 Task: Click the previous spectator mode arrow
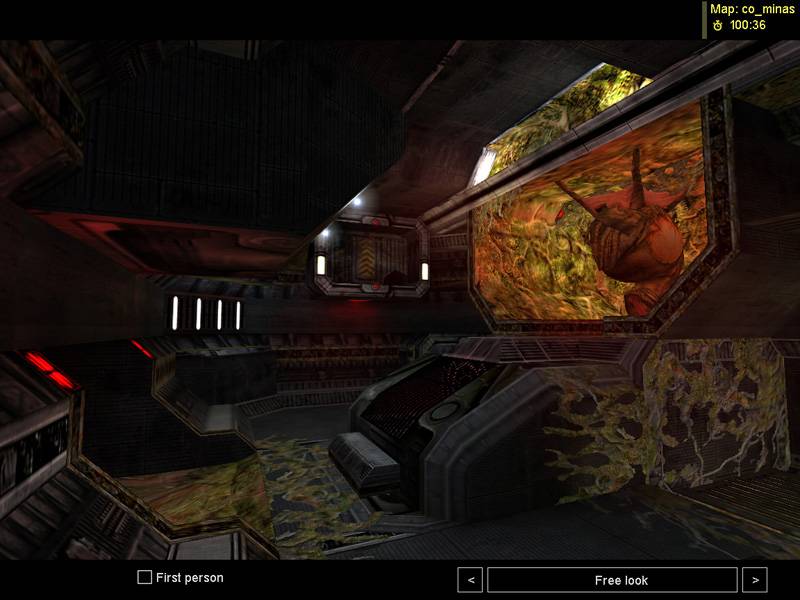pos(470,580)
